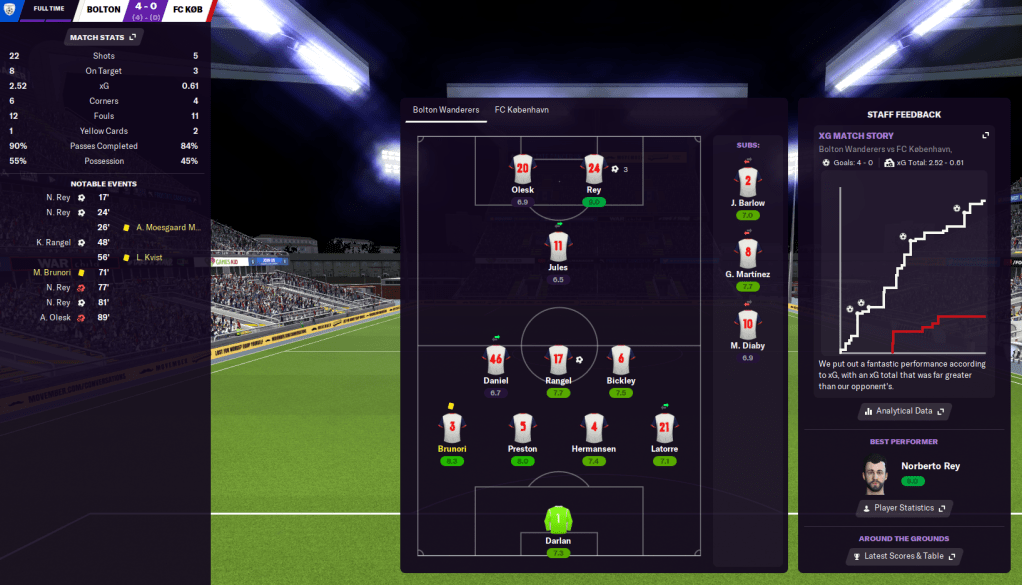Open Latest Scores & Table
The width and height of the screenshot is (1022, 585).
[902, 556]
